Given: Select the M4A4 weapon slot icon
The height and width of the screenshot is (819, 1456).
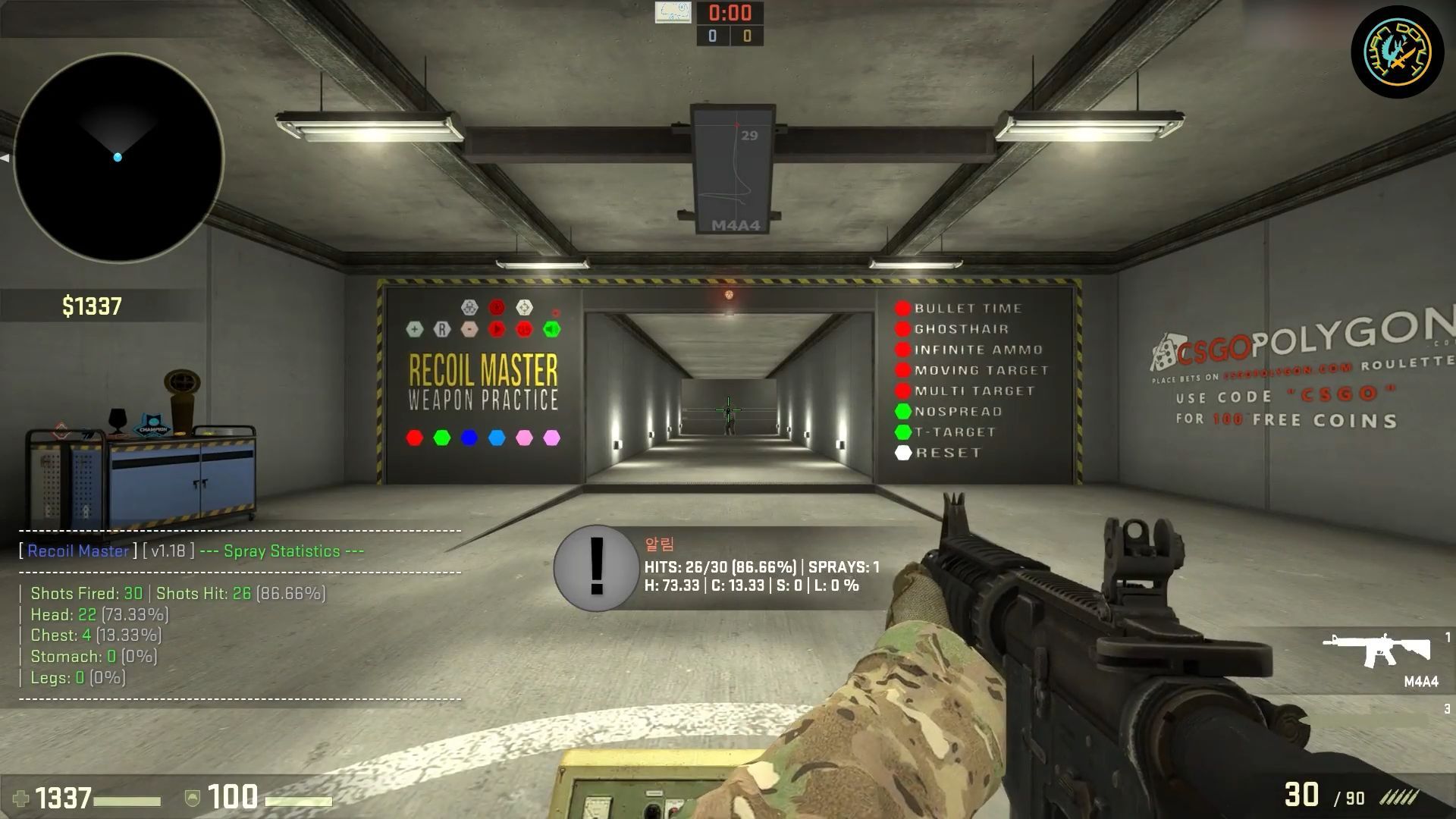Looking at the screenshot, I should pos(1378,651).
